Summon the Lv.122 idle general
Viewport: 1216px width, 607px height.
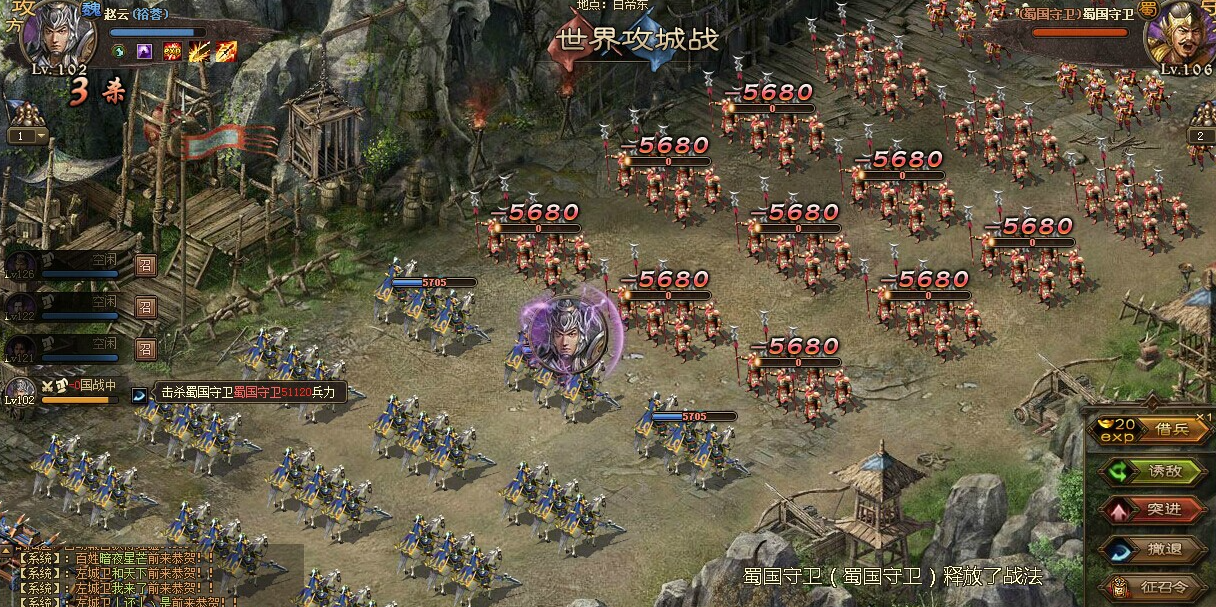click(x=146, y=307)
